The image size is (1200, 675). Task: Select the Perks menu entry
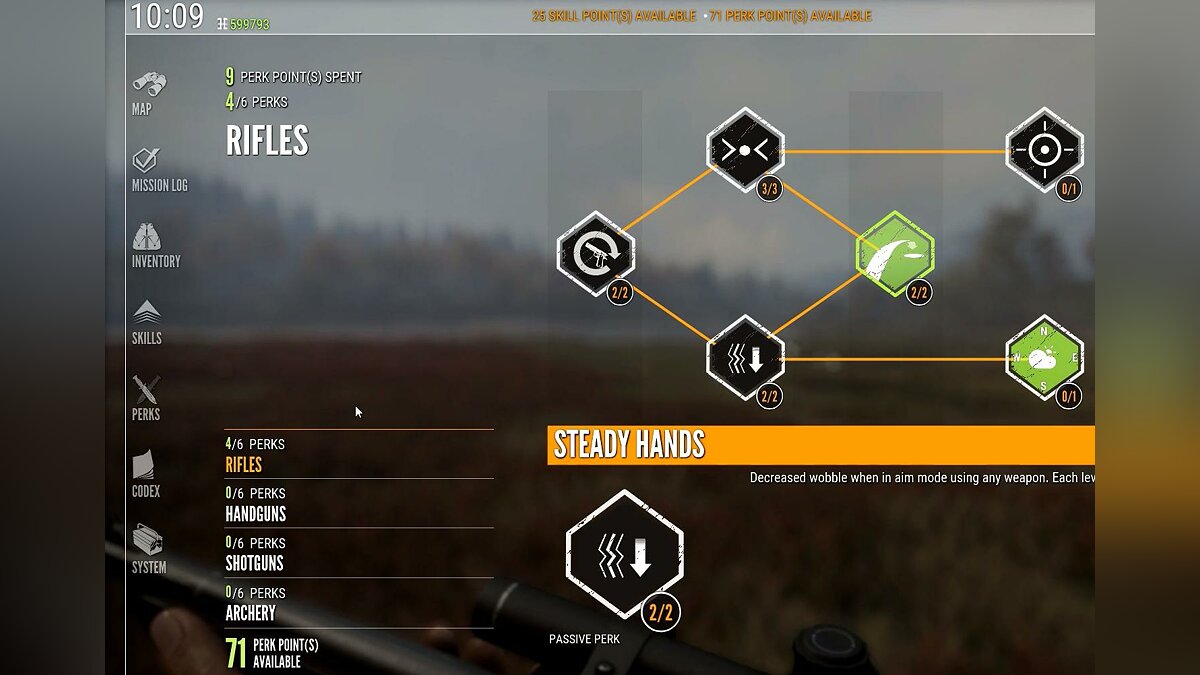click(146, 398)
